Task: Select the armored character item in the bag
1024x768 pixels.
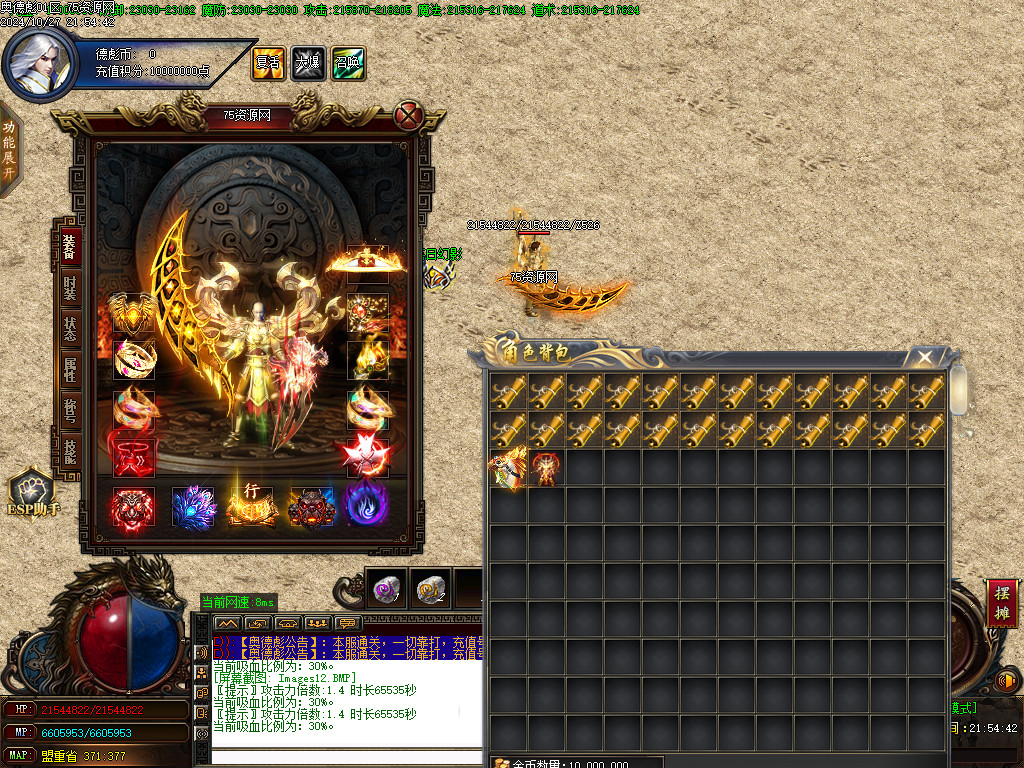Action: 545,469
